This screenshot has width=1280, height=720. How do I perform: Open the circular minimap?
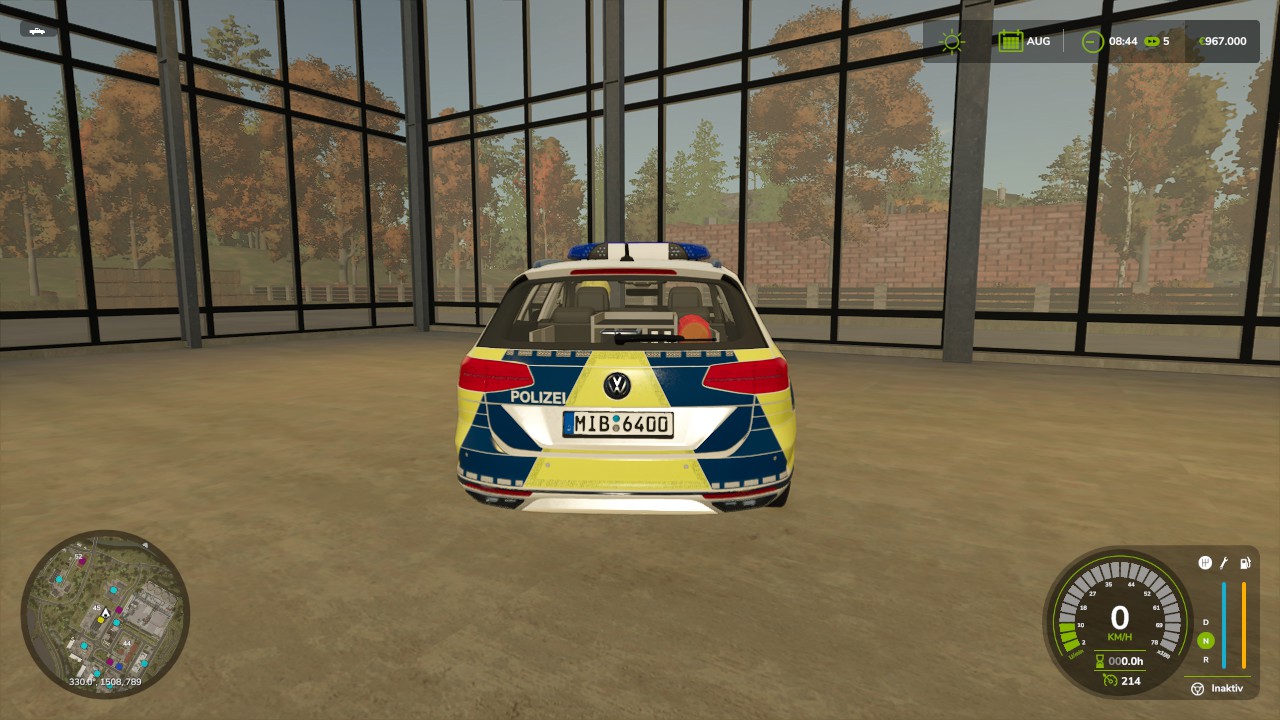(105, 614)
